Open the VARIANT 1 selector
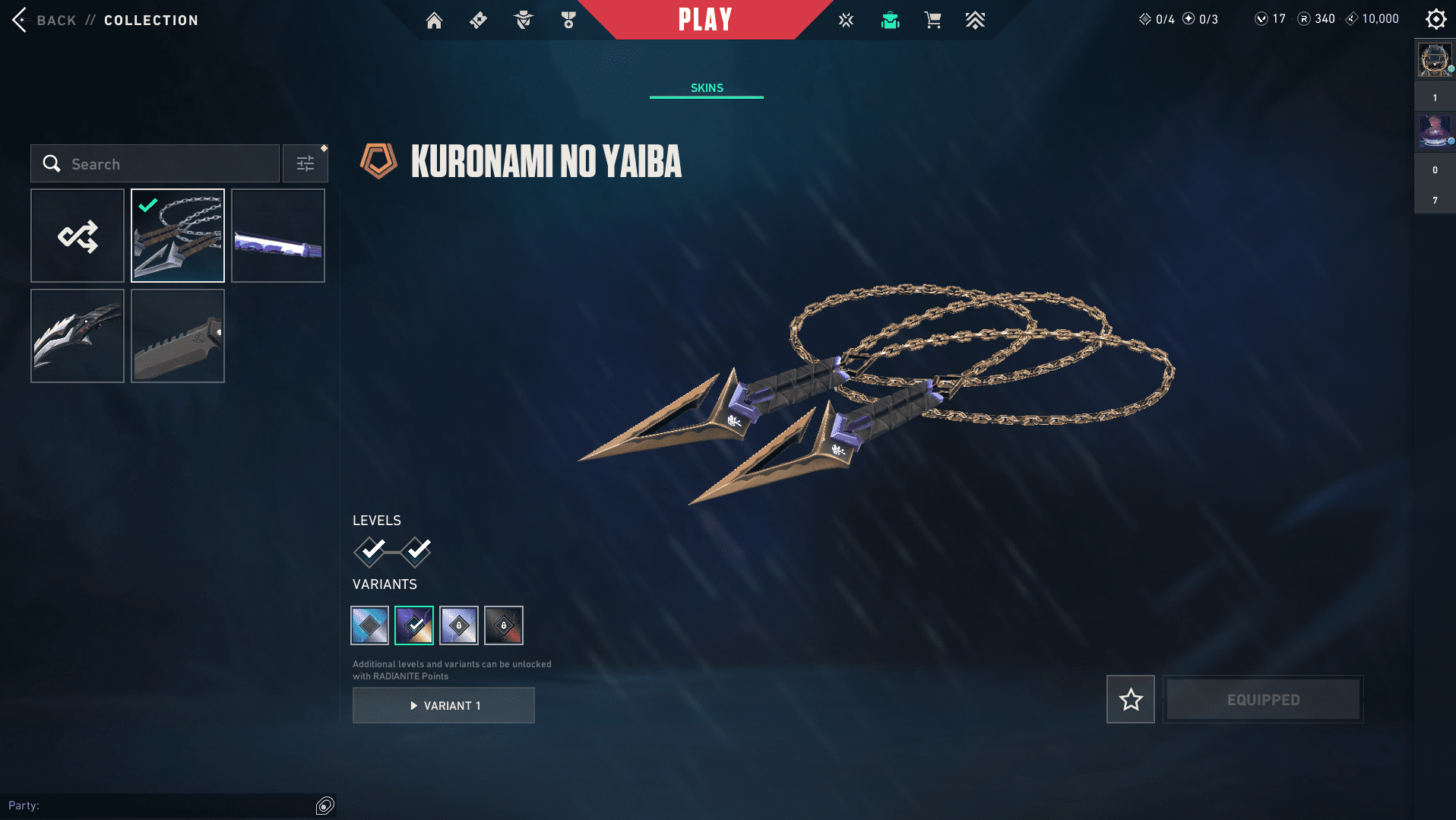This screenshot has height=820, width=1456. (x=444, y=705)
